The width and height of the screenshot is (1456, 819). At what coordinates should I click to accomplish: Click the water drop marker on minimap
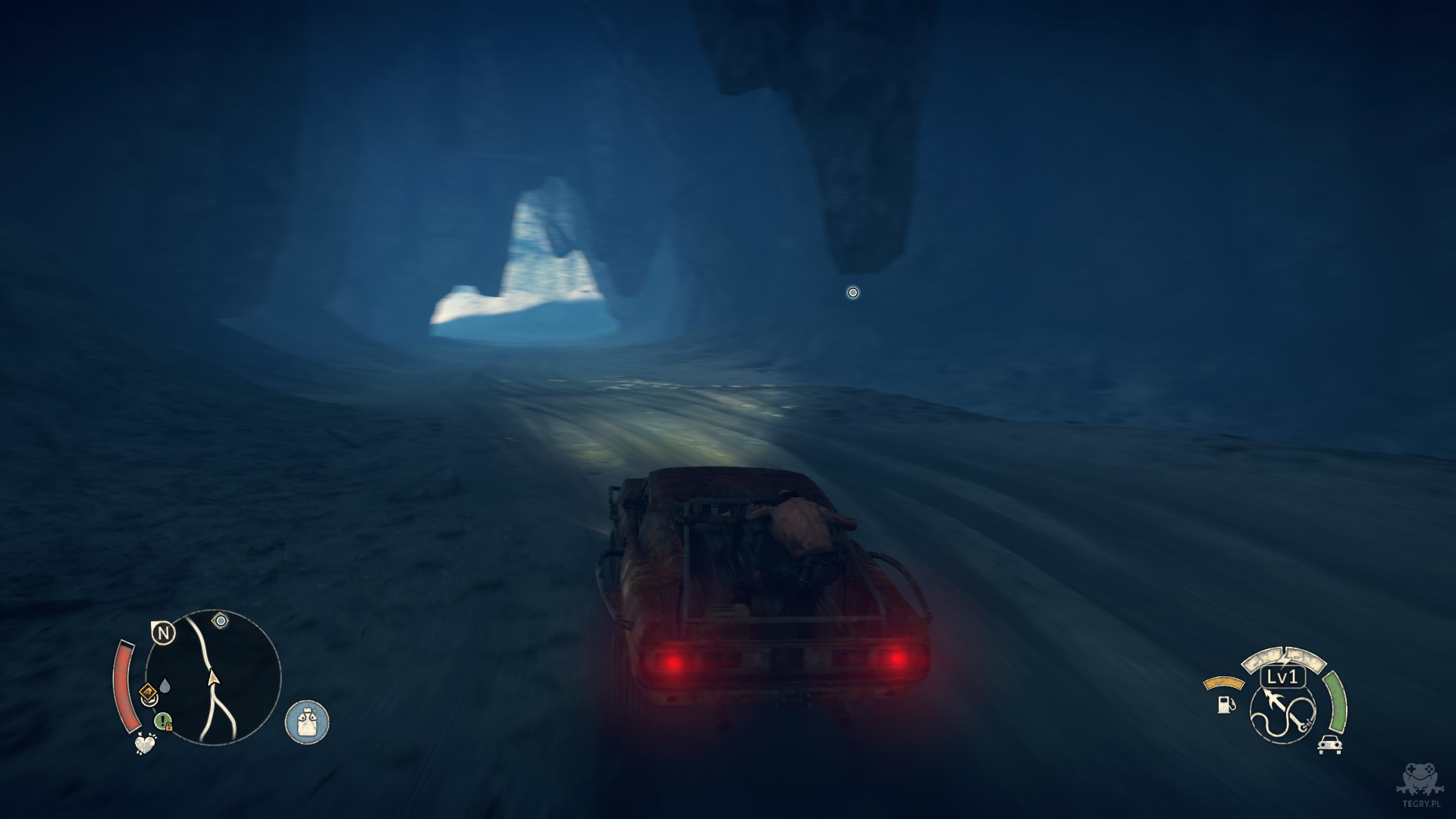tap(165, 687)
